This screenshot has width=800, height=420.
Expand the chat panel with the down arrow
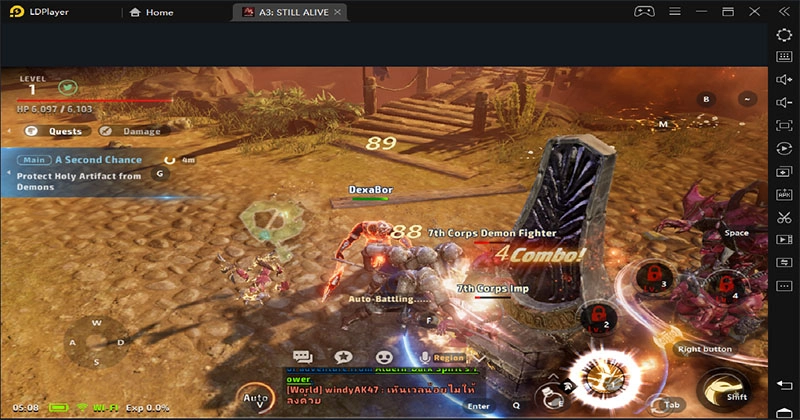[x=479, y=357]
